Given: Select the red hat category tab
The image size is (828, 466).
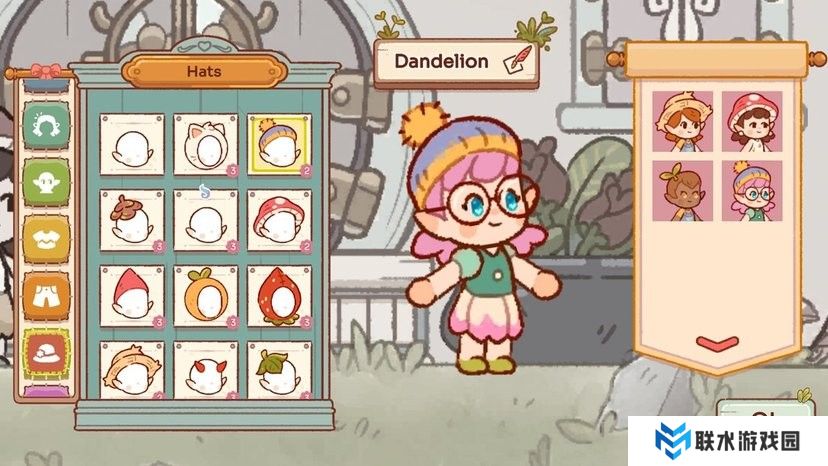Looking at the screenshot, I should [44, 352].
